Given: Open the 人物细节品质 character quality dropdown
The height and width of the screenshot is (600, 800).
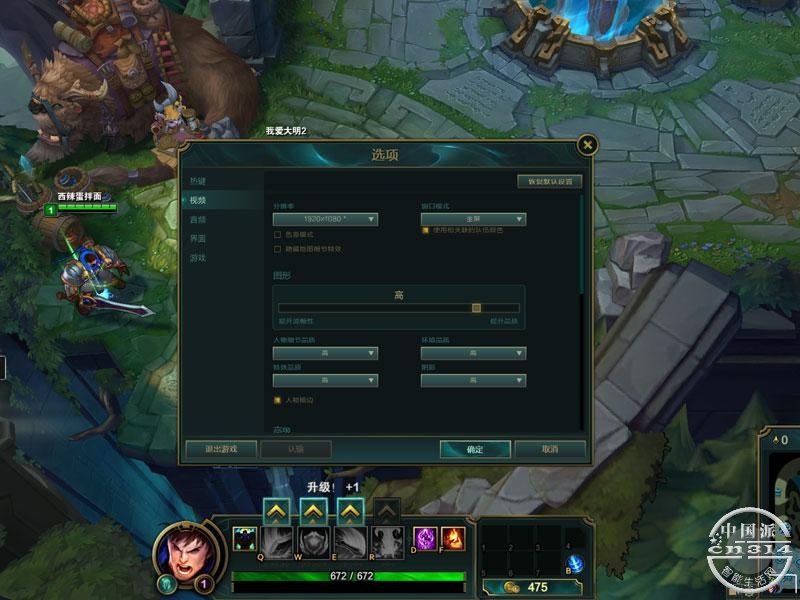Looking at the screenshot, I should coord(325,353).
